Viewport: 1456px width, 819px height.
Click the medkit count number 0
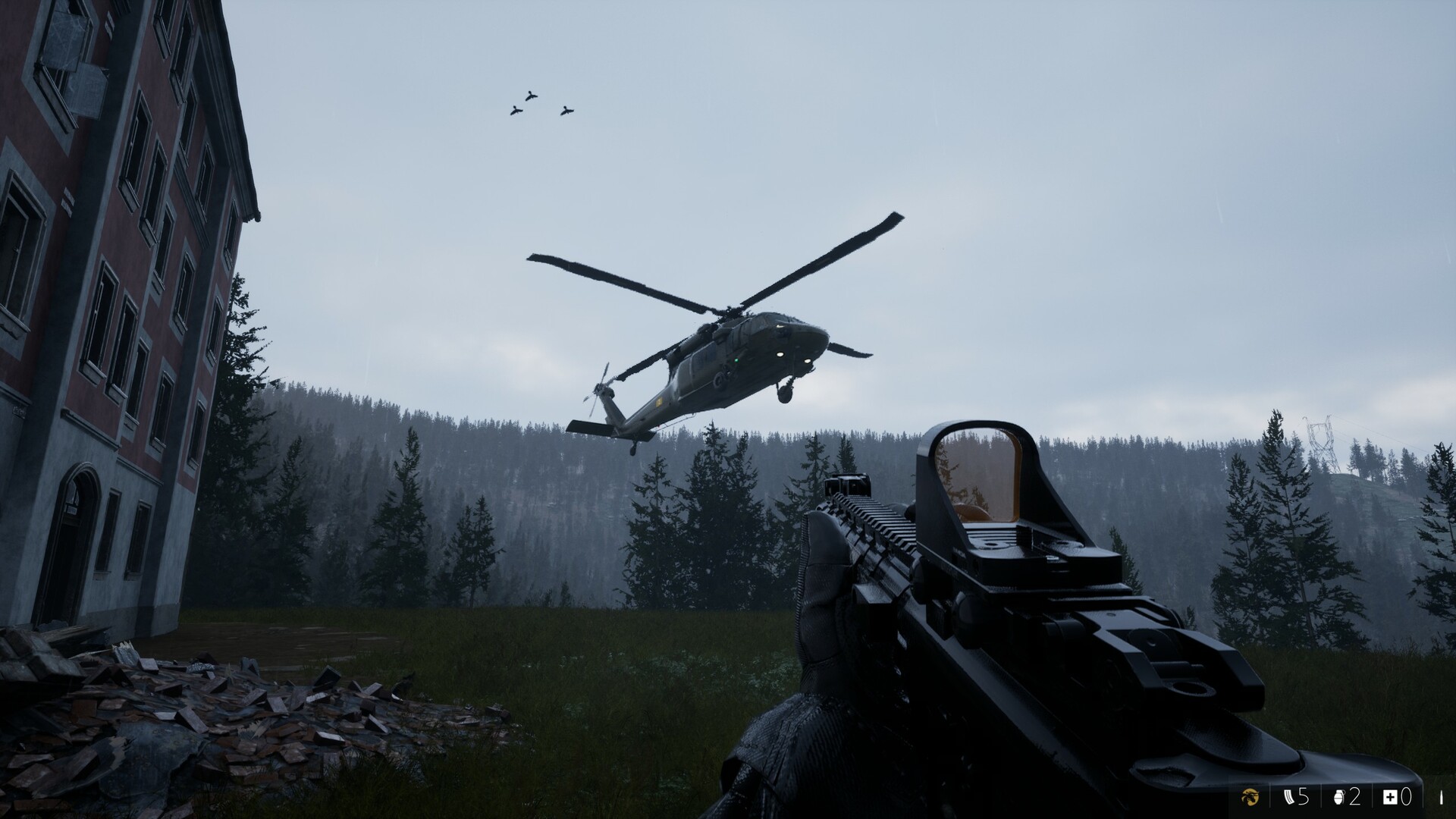[x=1407, y=797]
